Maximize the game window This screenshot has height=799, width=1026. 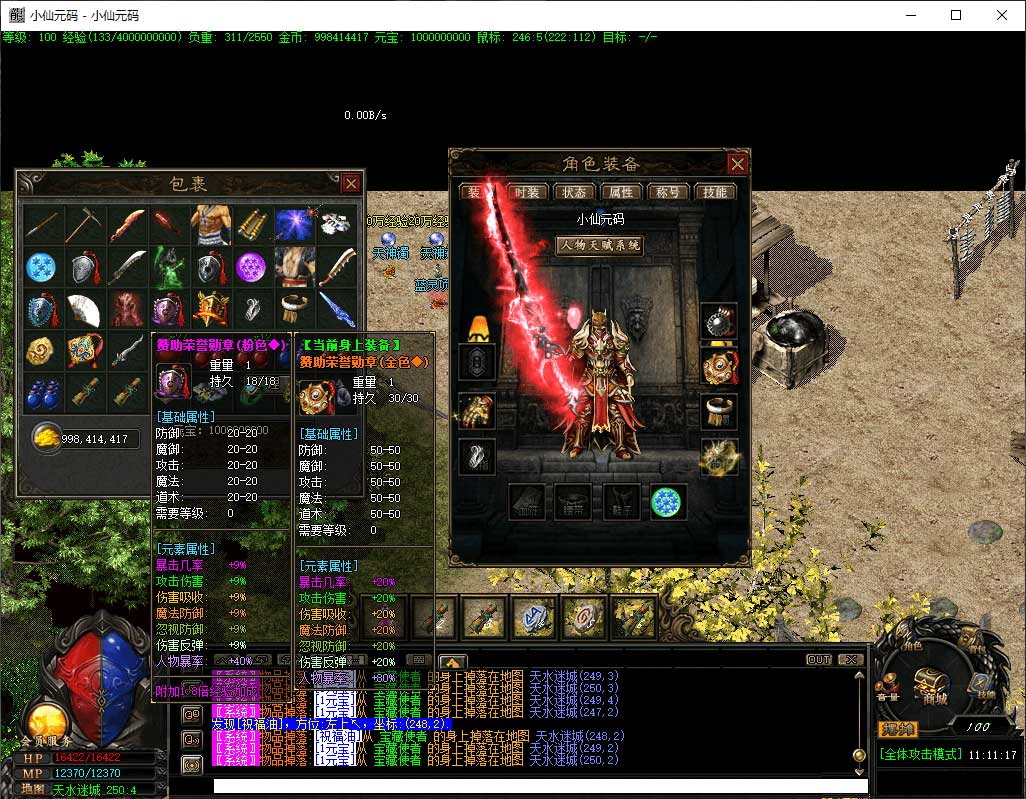point(956,15)
